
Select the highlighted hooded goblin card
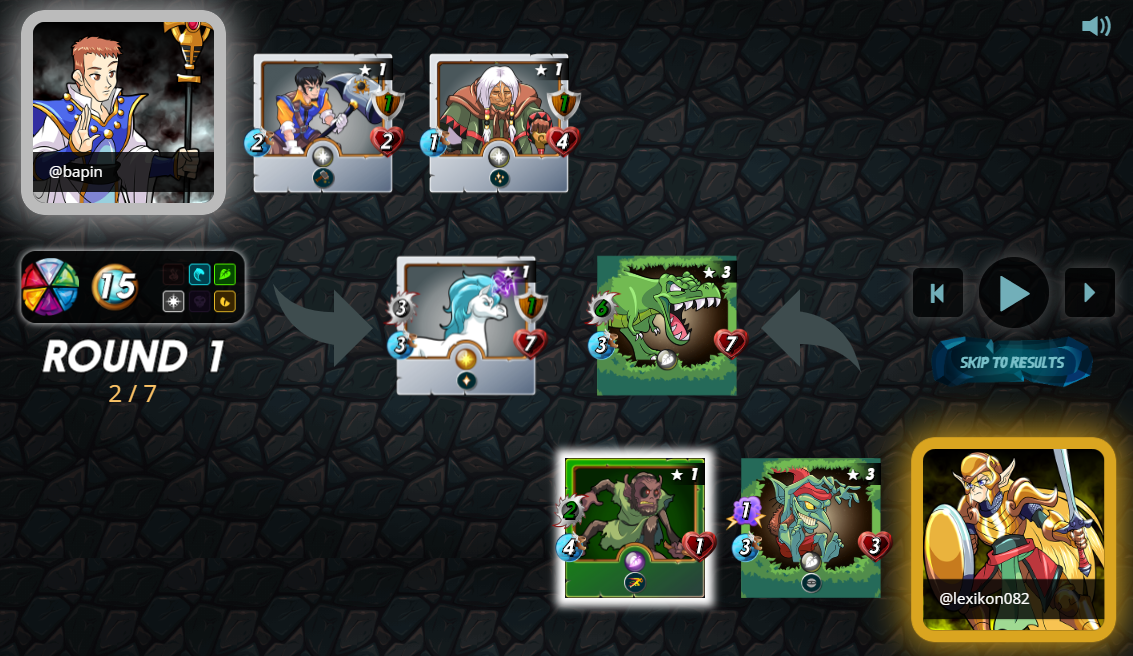(634, 528)
